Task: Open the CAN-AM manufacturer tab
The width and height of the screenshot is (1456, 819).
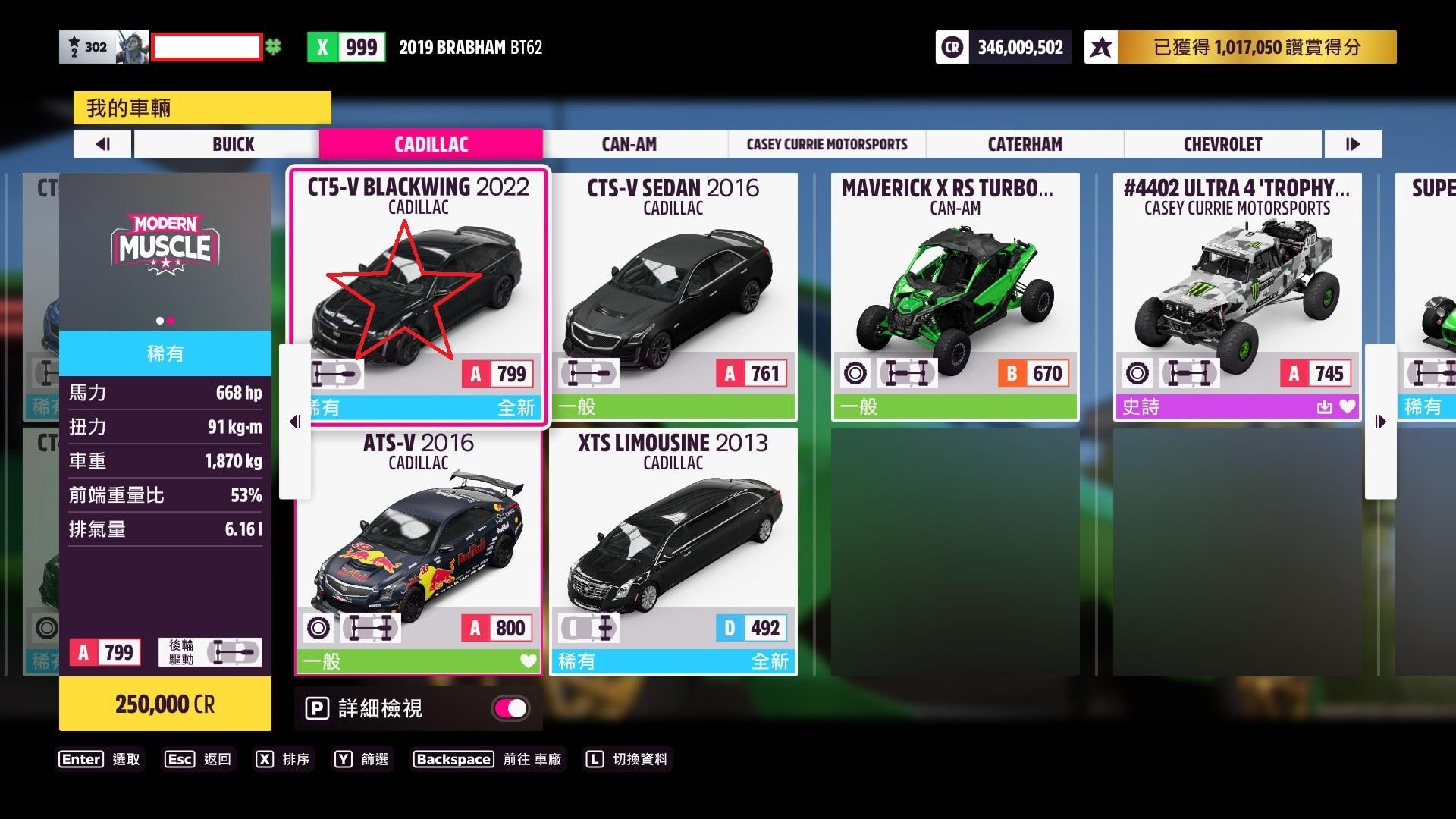Action: coord(628,144)
